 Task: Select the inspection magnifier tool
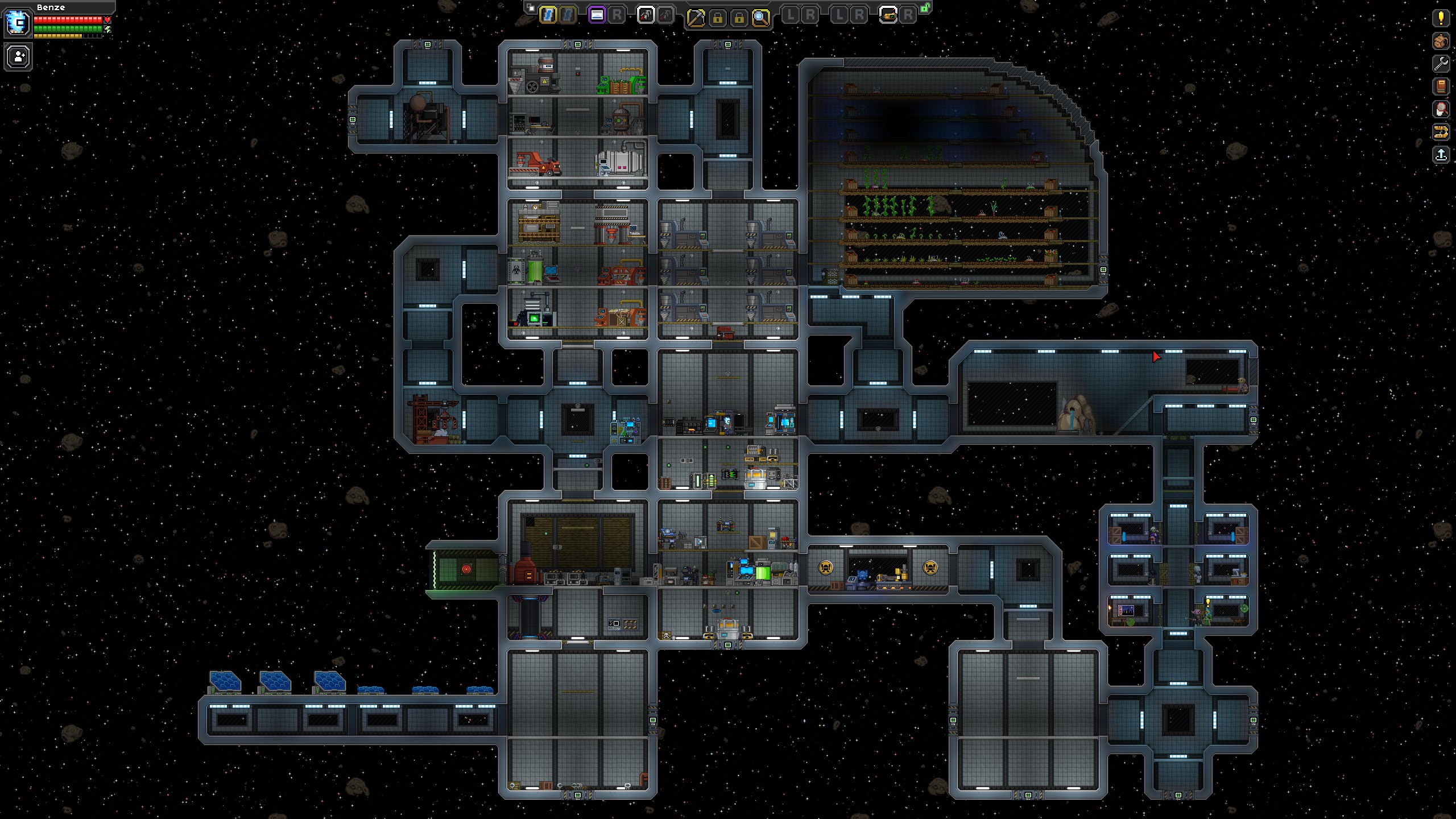[x=760, y=17]
